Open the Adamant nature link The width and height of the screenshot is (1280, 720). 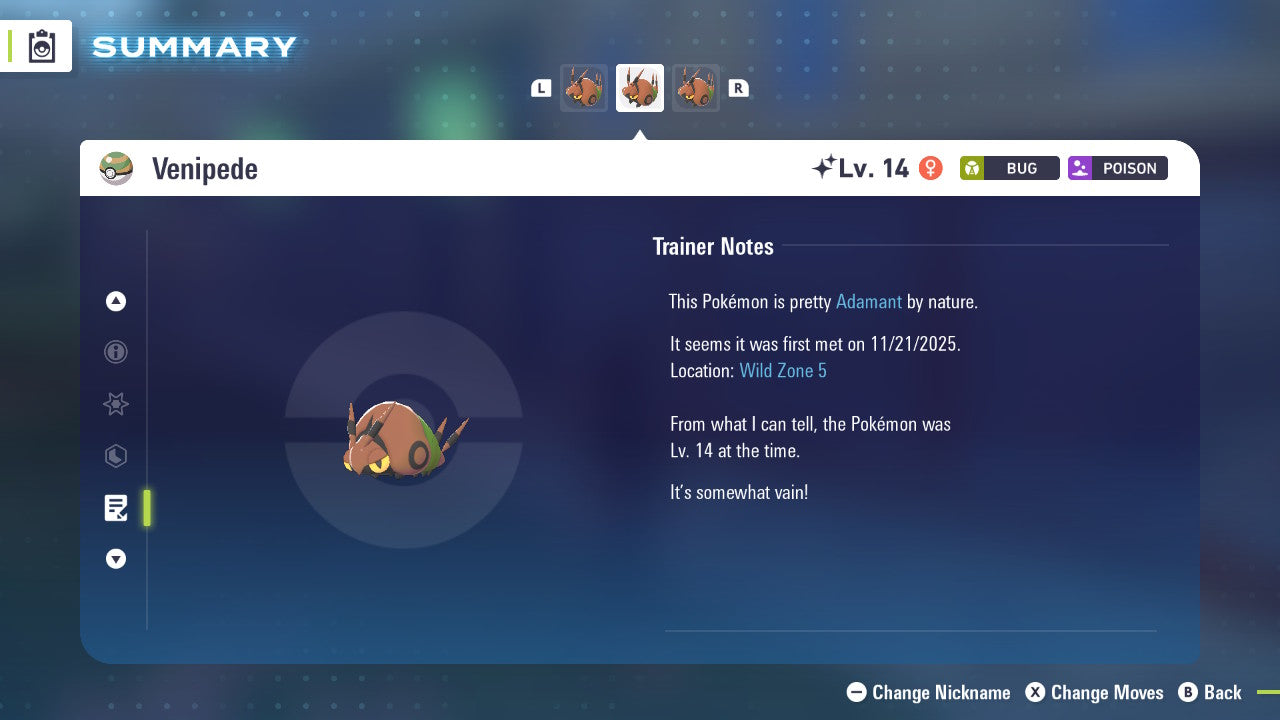869,301
